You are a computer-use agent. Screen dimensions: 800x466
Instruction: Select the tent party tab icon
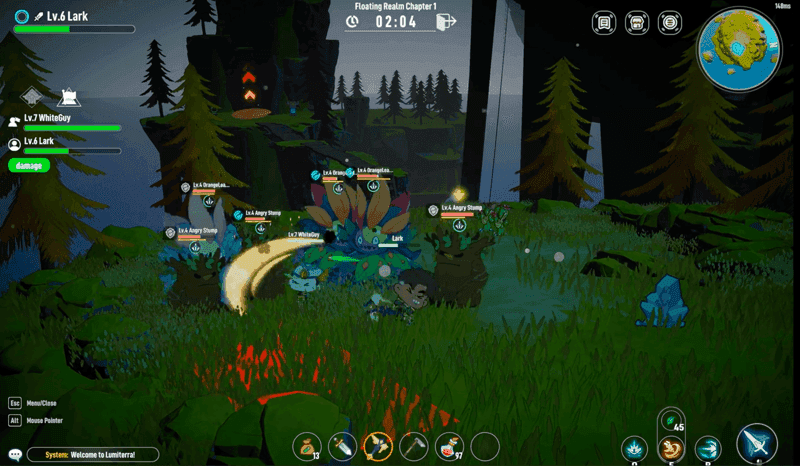tap(69, 97)
